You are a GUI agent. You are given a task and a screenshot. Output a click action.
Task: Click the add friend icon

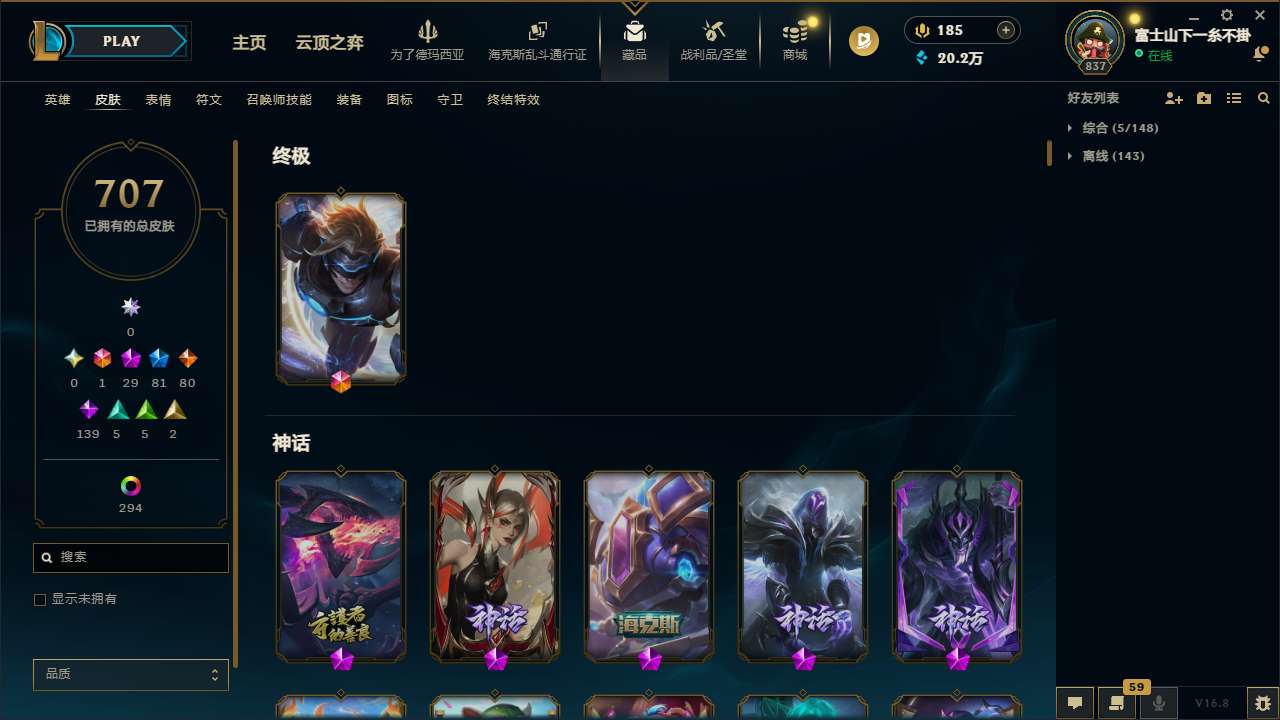tap(1174, 98)
